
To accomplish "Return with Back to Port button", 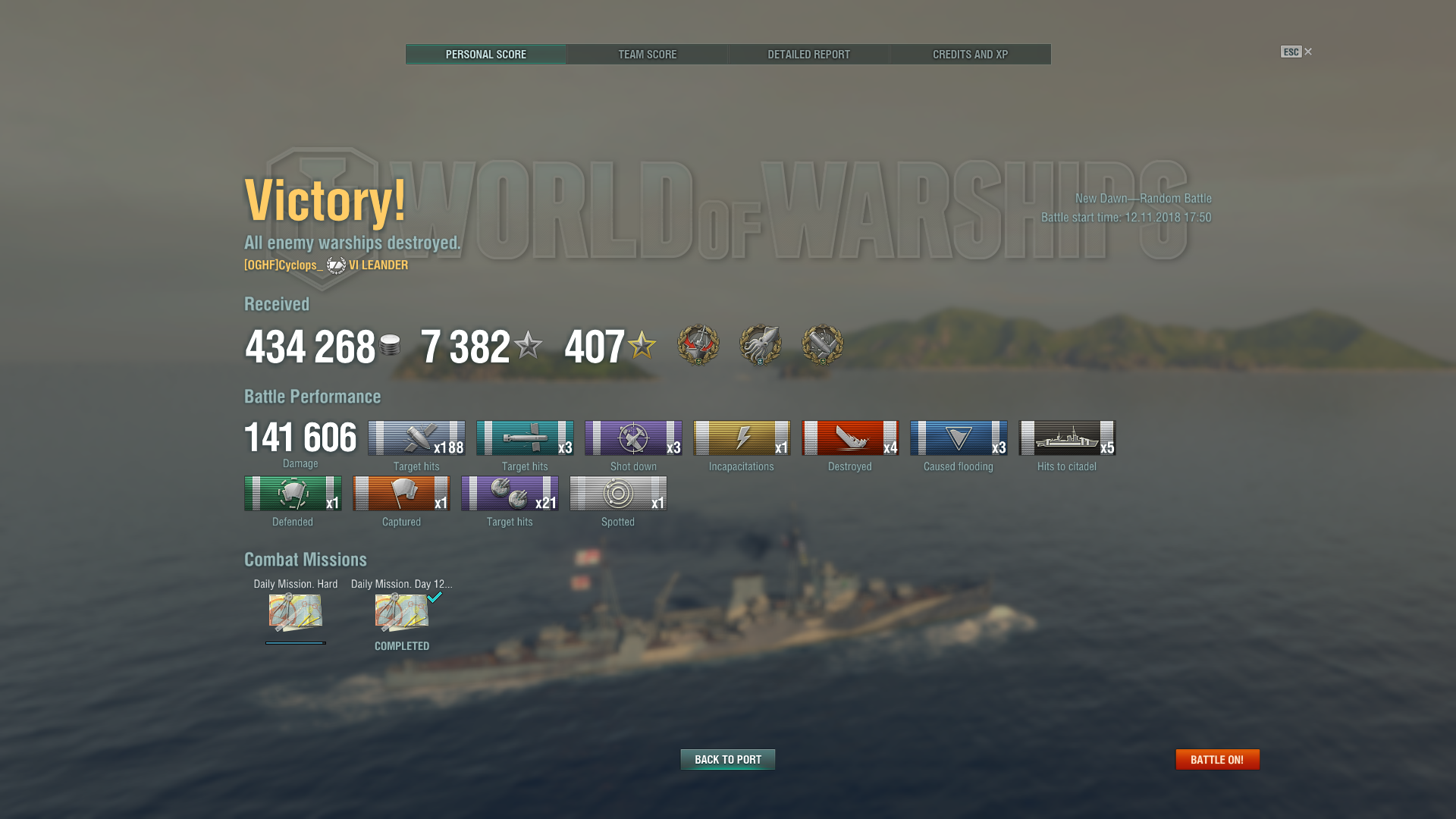I will [x=727, y=759].
